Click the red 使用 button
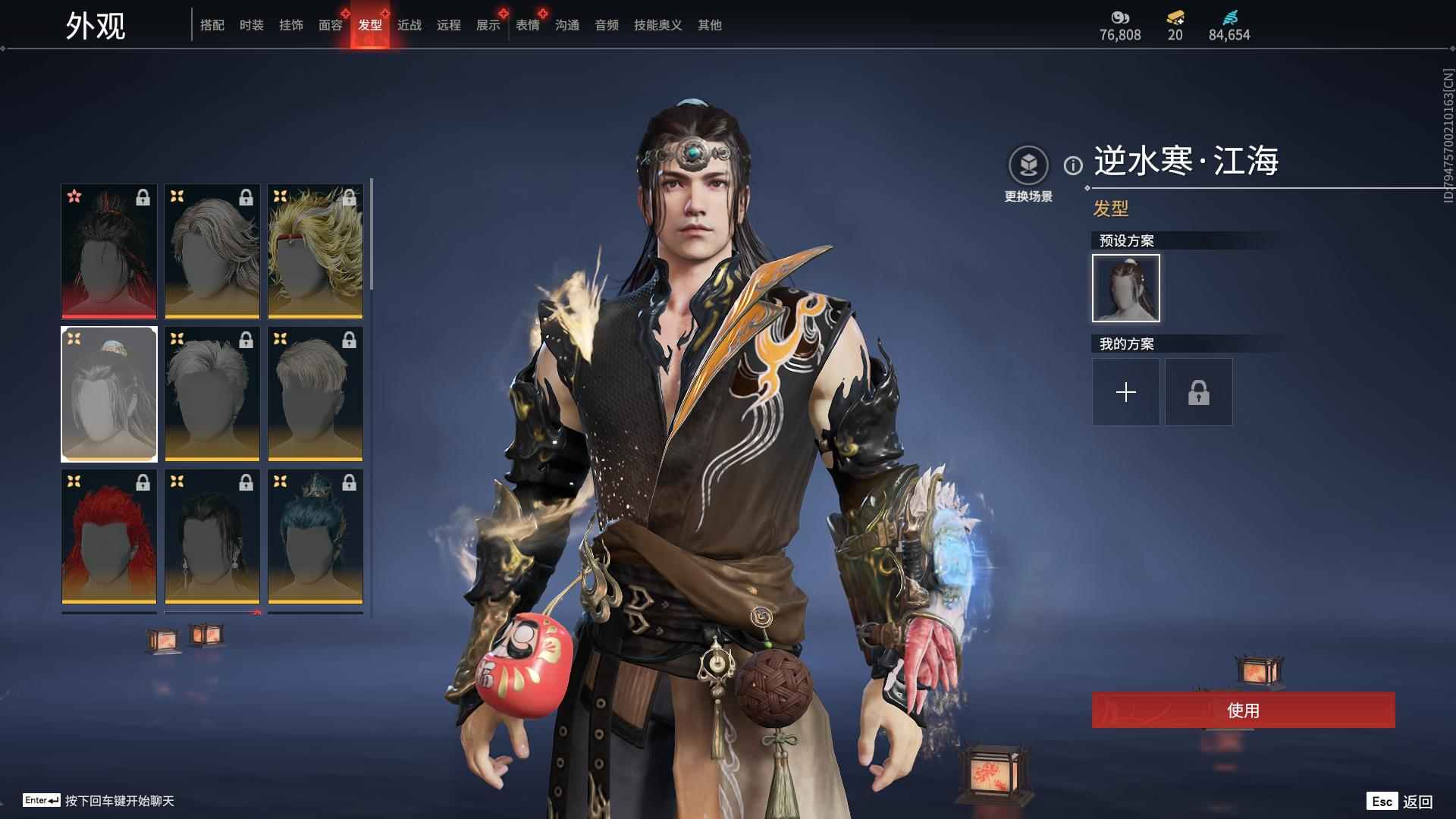This screenshot has width=1456, height=819. [x=1243, y=710]
